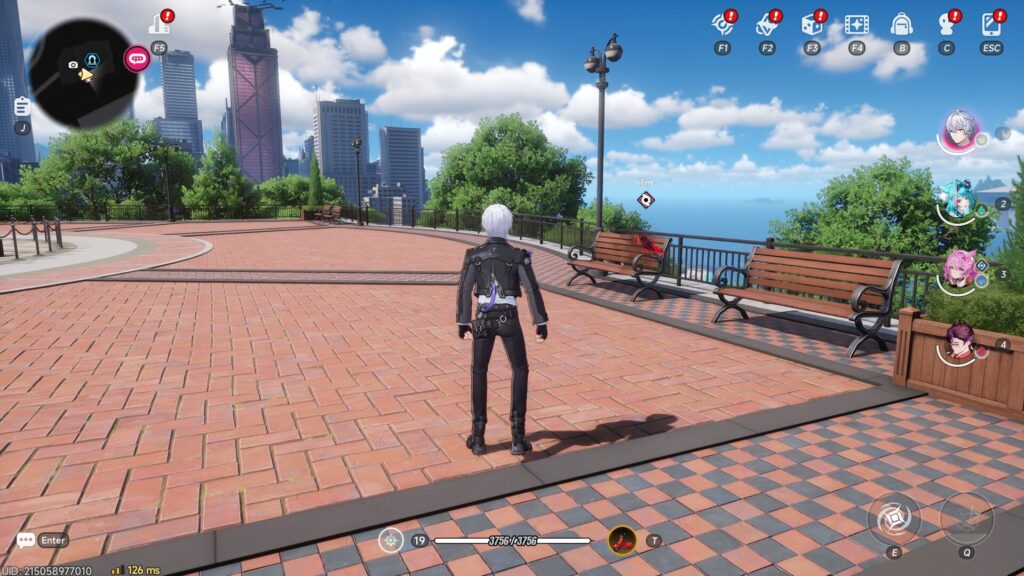Open the film strip sparkle icon
The image size is (1024, 576).
pyautogui.click(x=856, y=25)
